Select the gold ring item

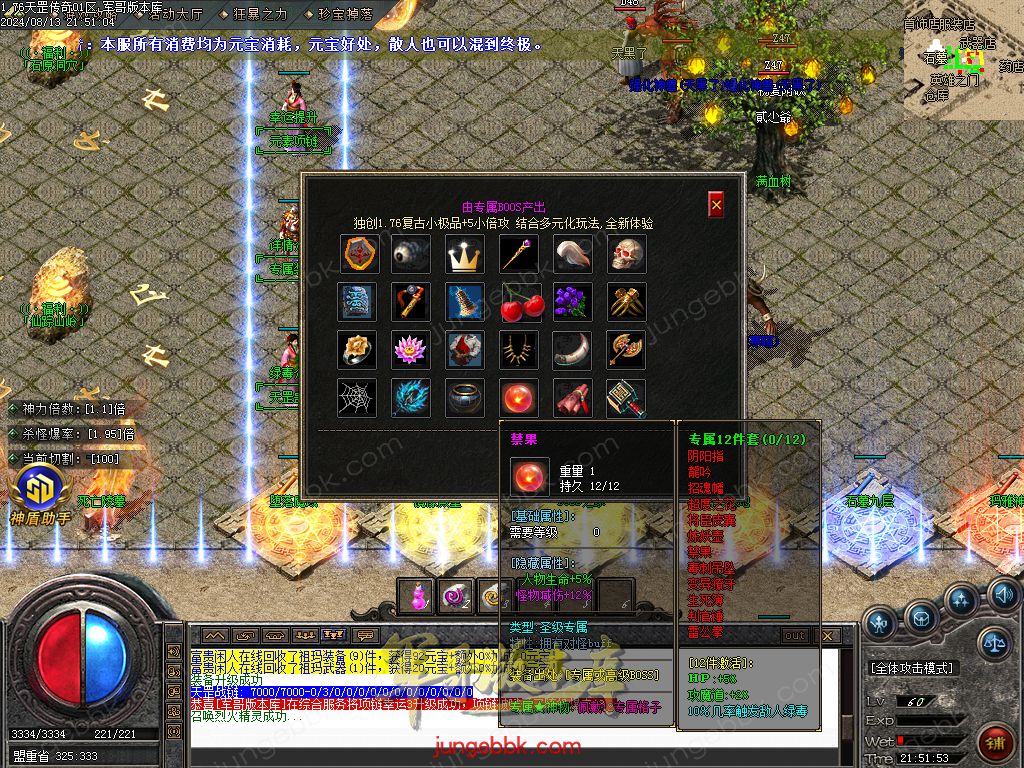[357, 350]
